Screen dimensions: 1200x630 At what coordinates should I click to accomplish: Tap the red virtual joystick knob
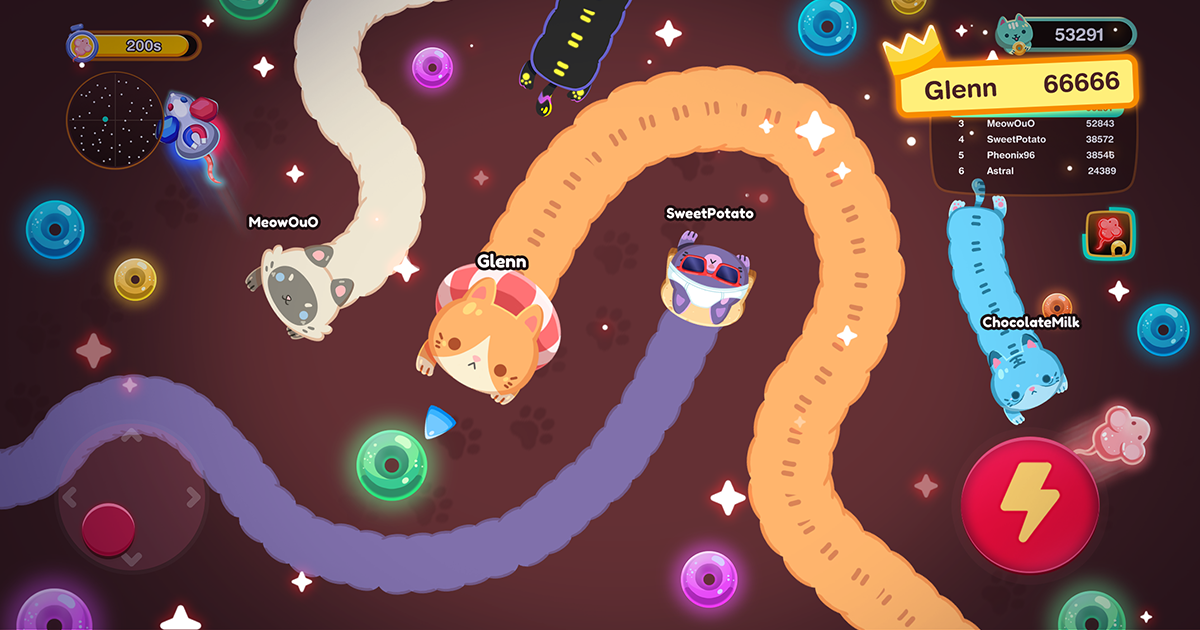pos(108,529)
